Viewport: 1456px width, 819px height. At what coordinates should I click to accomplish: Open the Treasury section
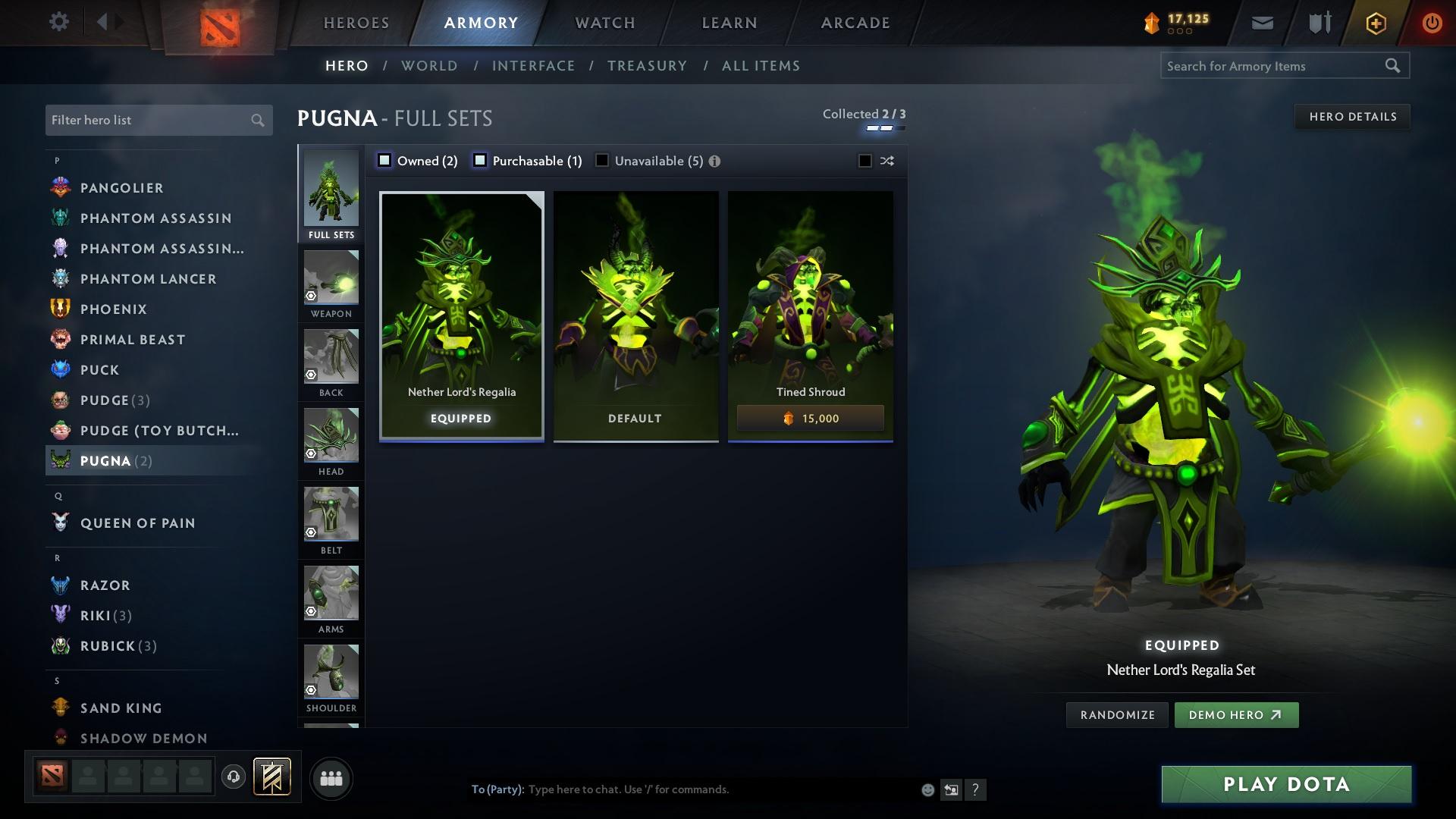click(x=647, y=66)
